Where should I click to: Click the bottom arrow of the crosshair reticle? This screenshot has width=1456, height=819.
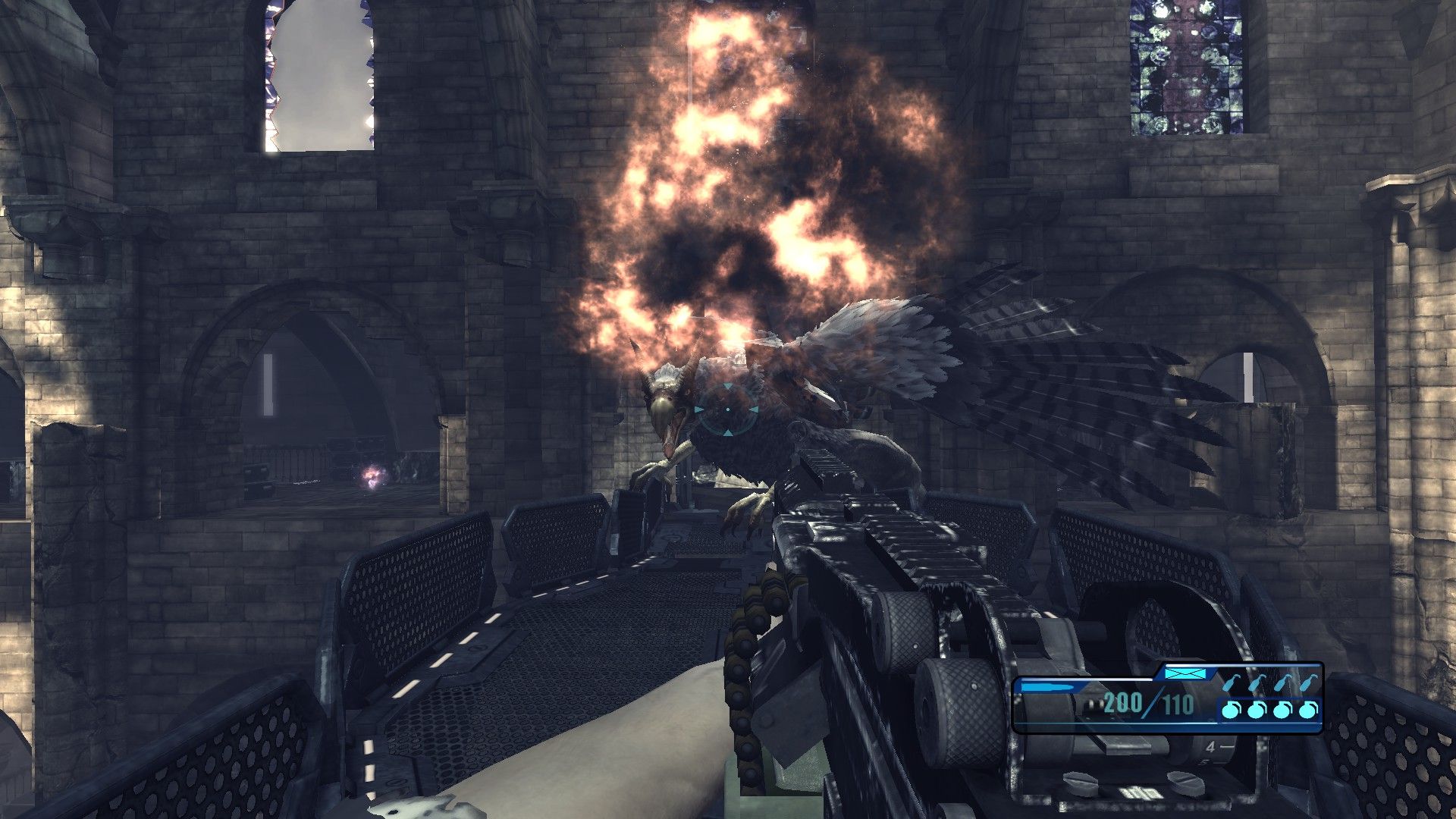click(726, 432)
